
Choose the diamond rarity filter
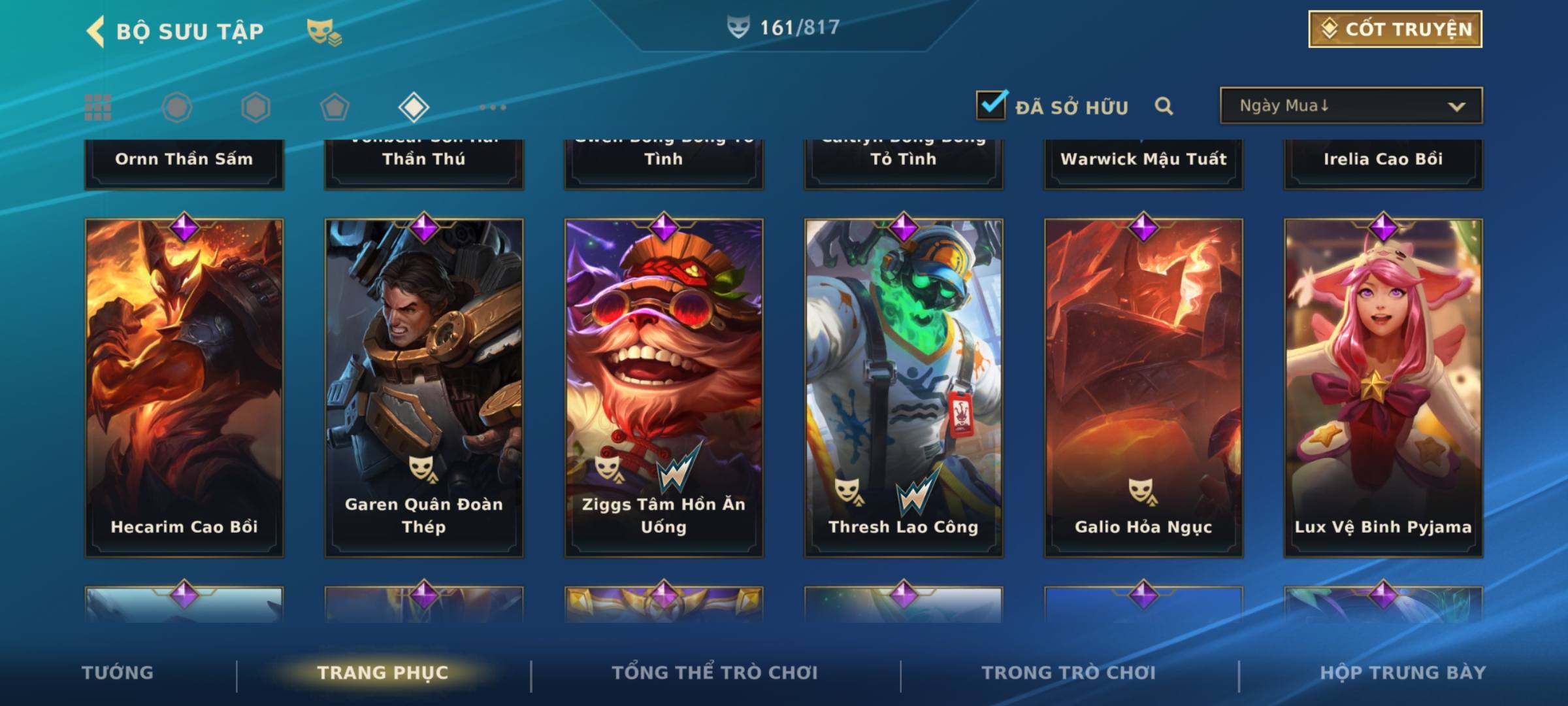tap(414, 107)
